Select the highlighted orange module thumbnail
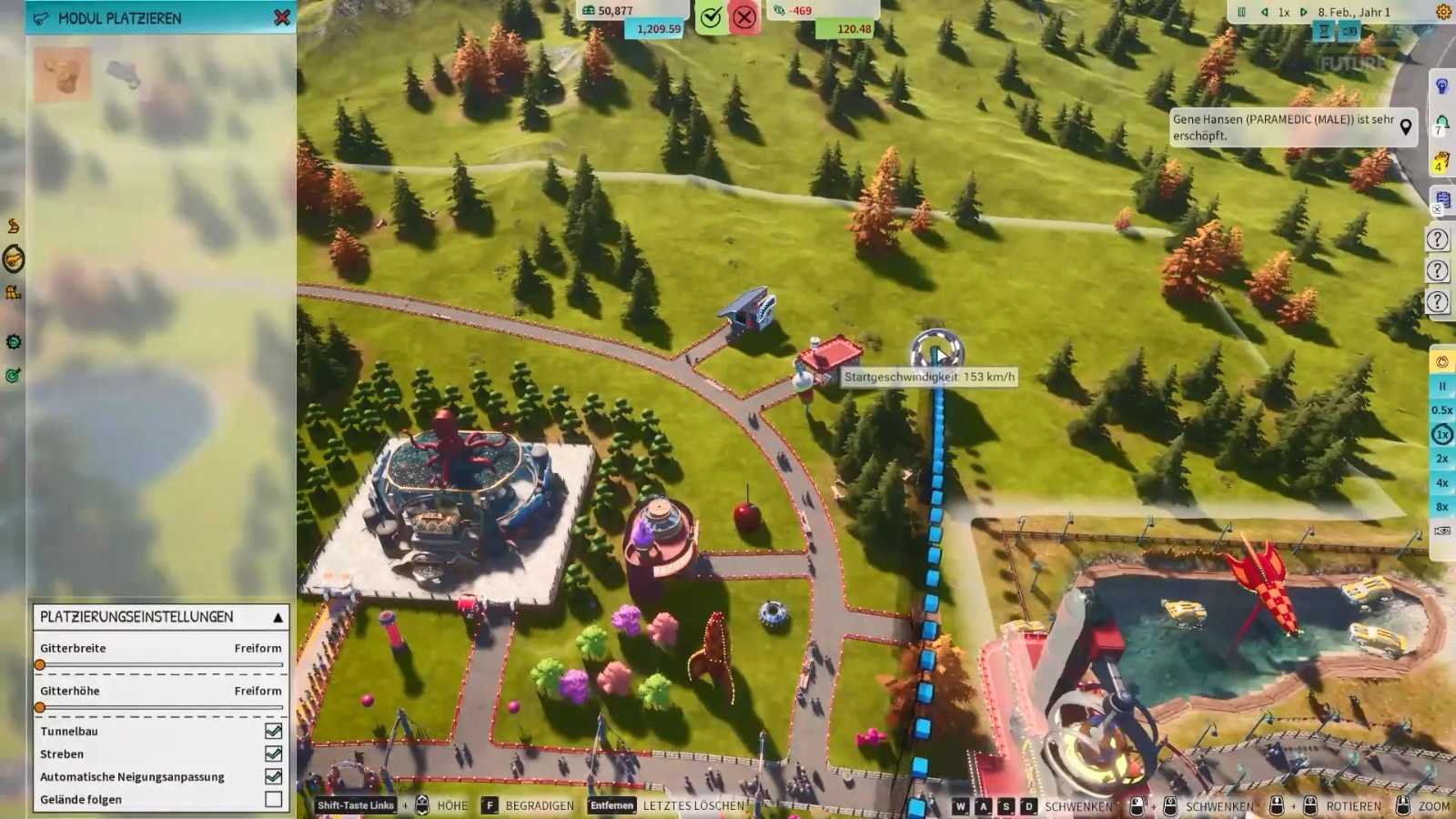The height and width of the screenshot is (819, 1456). (x=62, y=74)
